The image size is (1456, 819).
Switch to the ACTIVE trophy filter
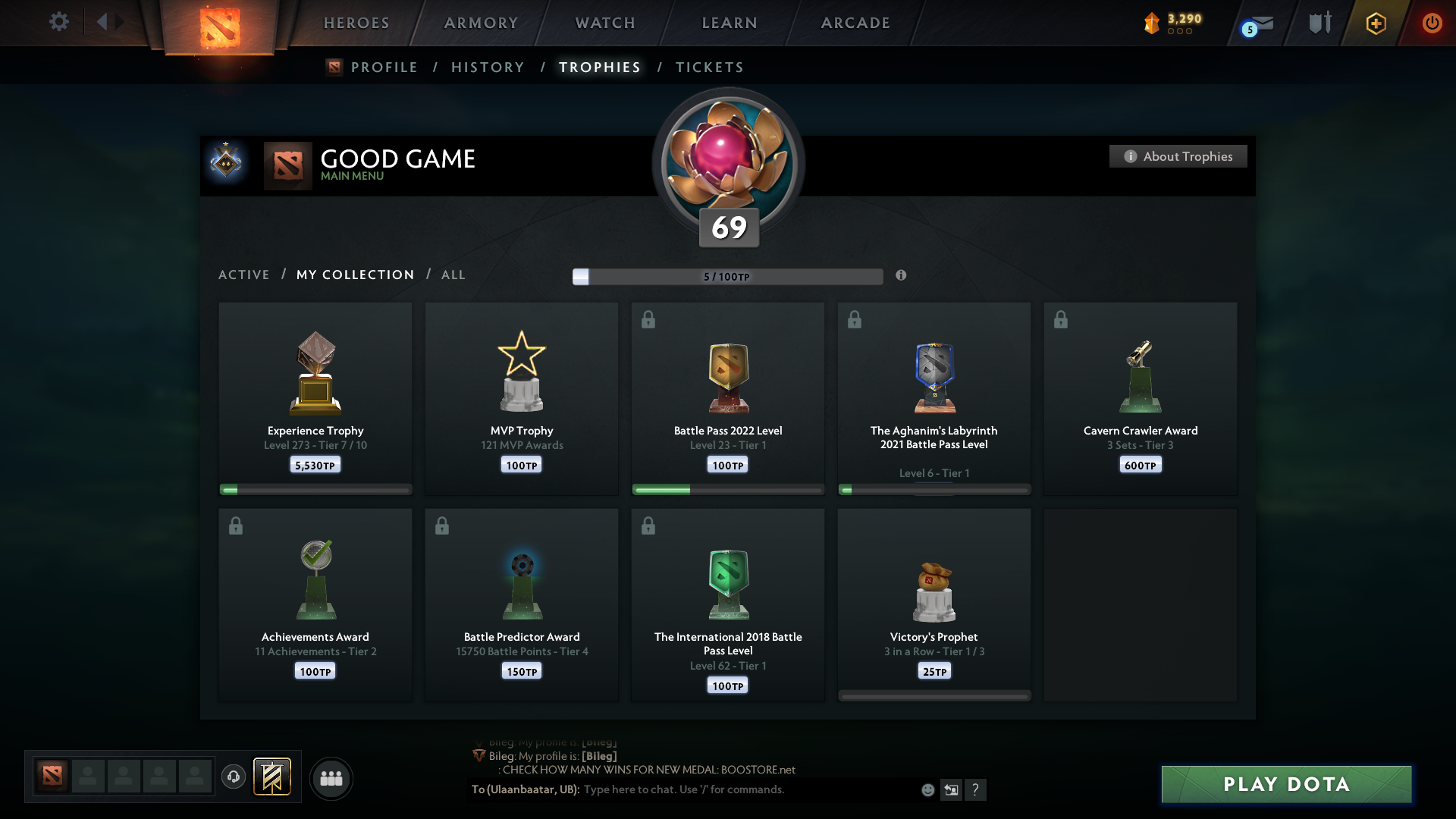[x=244, y=275]
